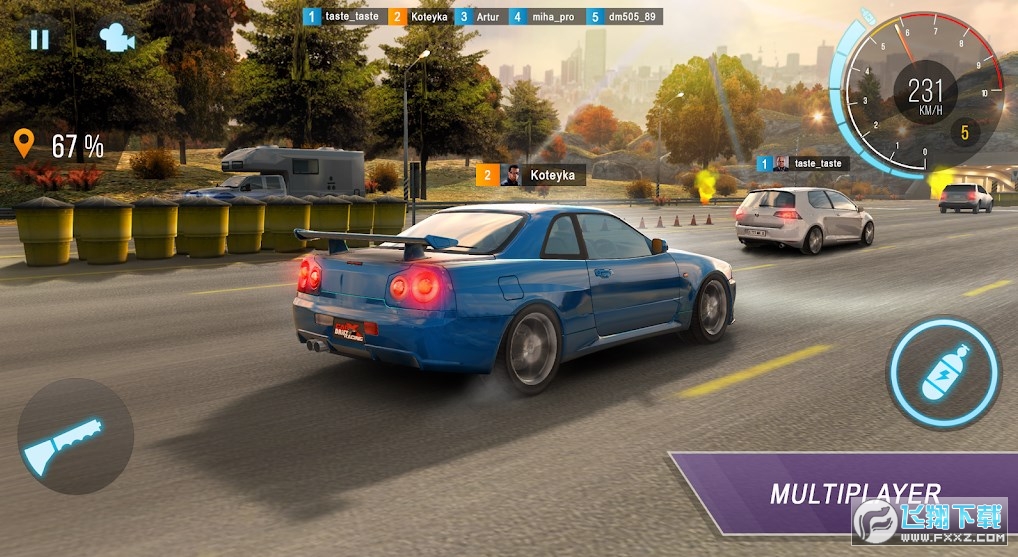Screen dimensions: 1018x557
Task: Pause the race
Action: click(39, 39)
